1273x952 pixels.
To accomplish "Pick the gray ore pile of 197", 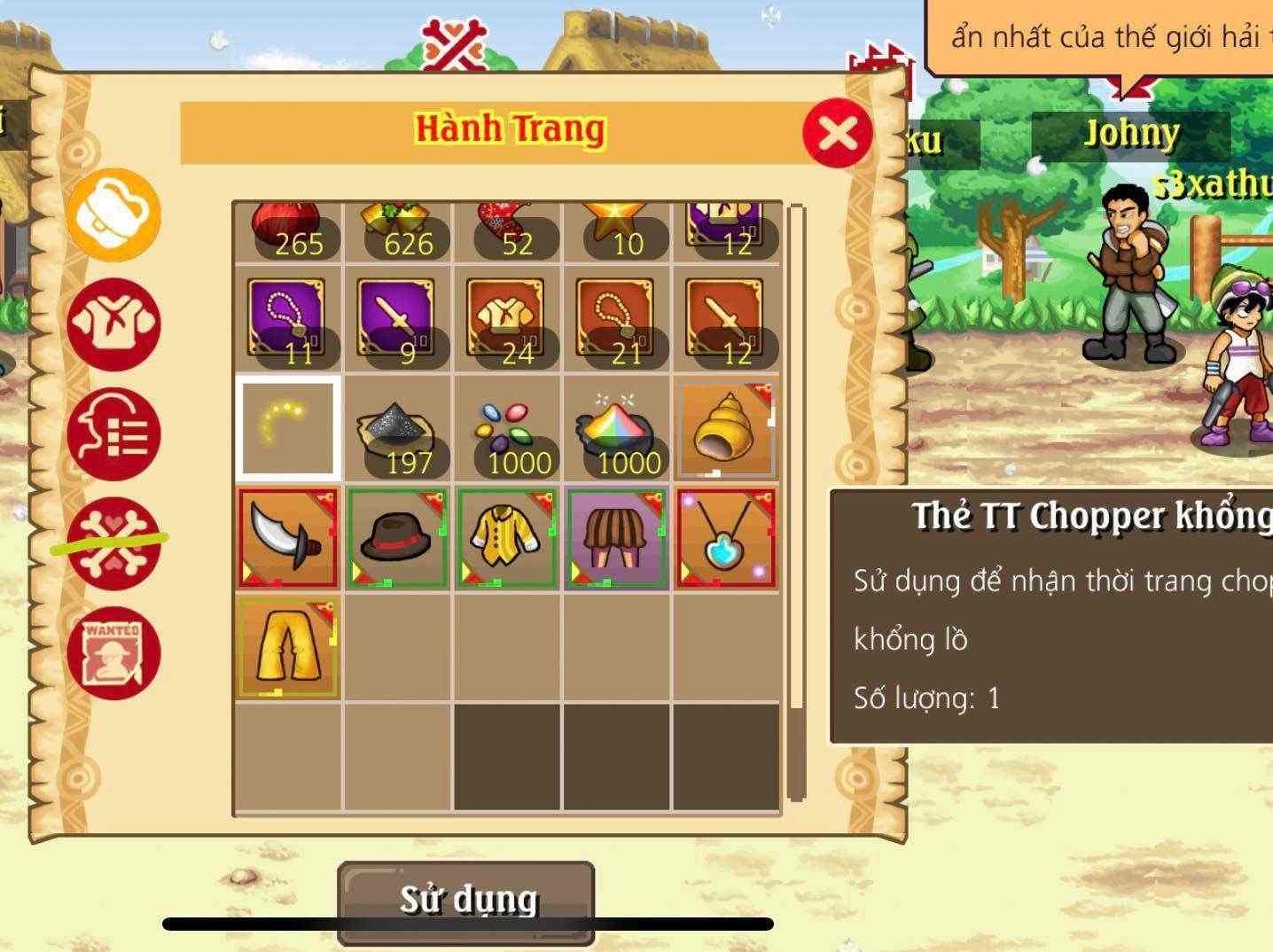I will coord(397,428).
